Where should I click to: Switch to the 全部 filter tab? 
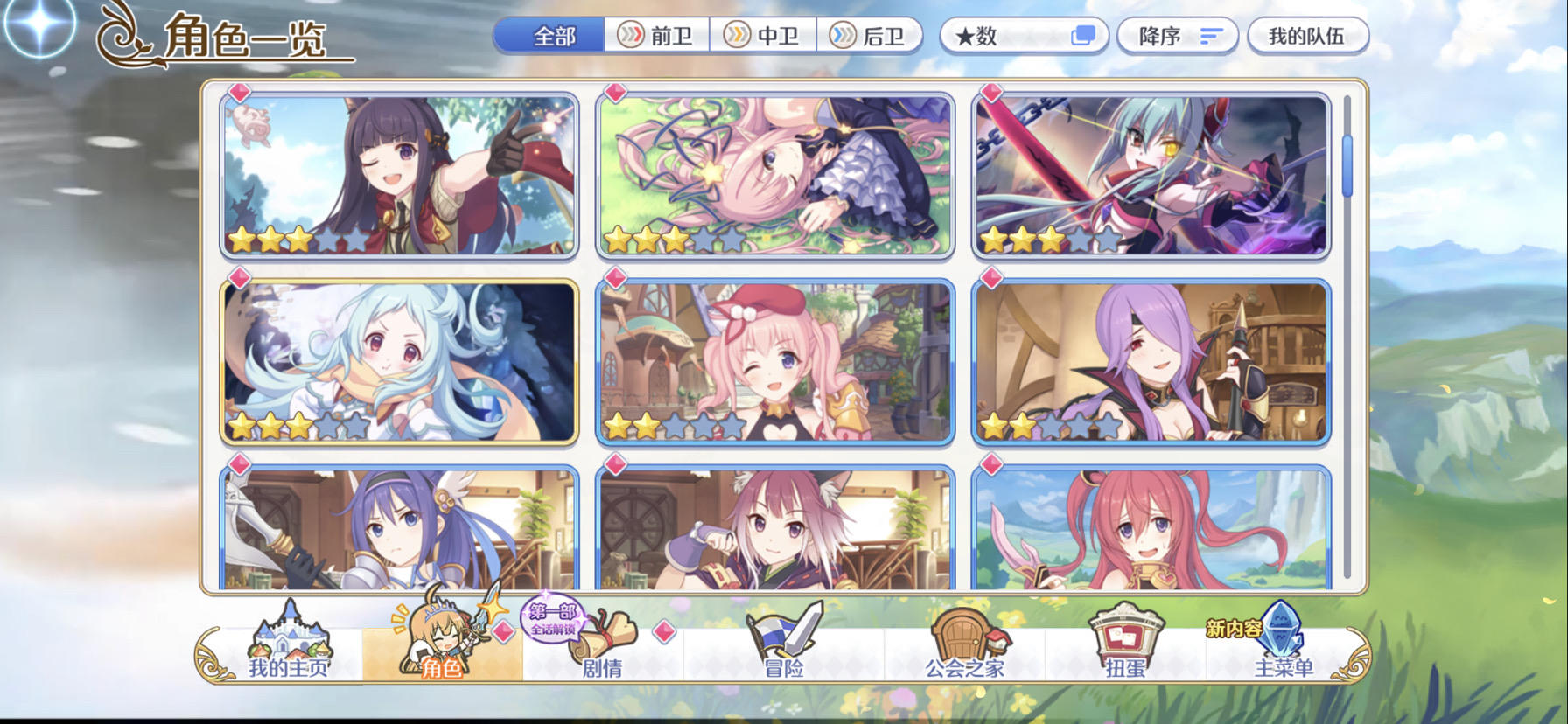pyautogui.click(x=554, y=35)
